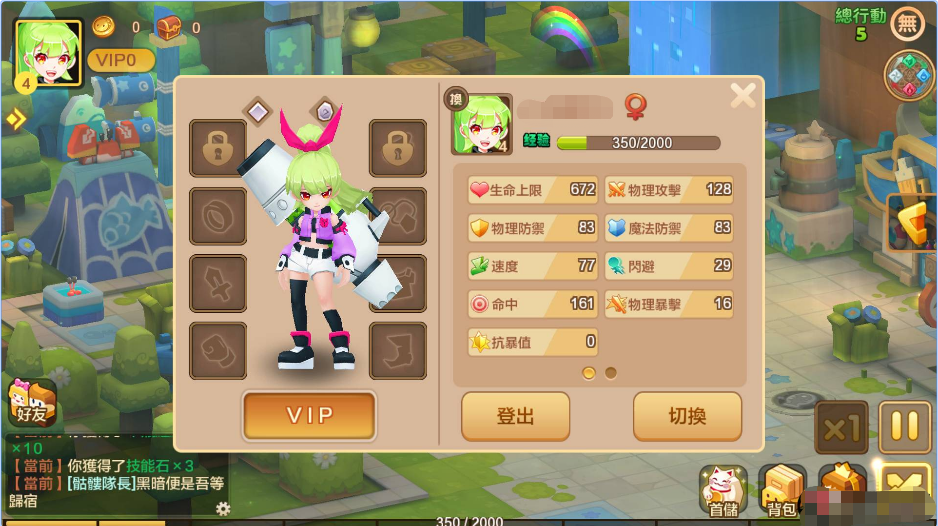Log out with the 登出 button
This screenshot has width=938, height=526.
(x=515, y=416)
